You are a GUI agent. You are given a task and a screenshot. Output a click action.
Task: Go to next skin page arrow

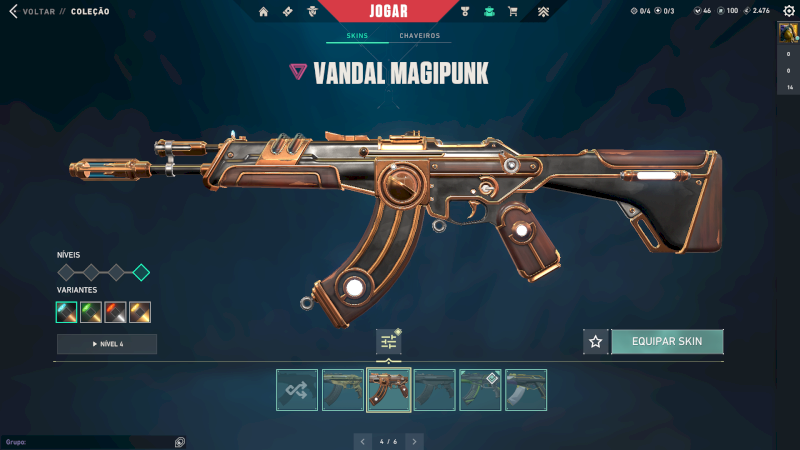point(415,441)
